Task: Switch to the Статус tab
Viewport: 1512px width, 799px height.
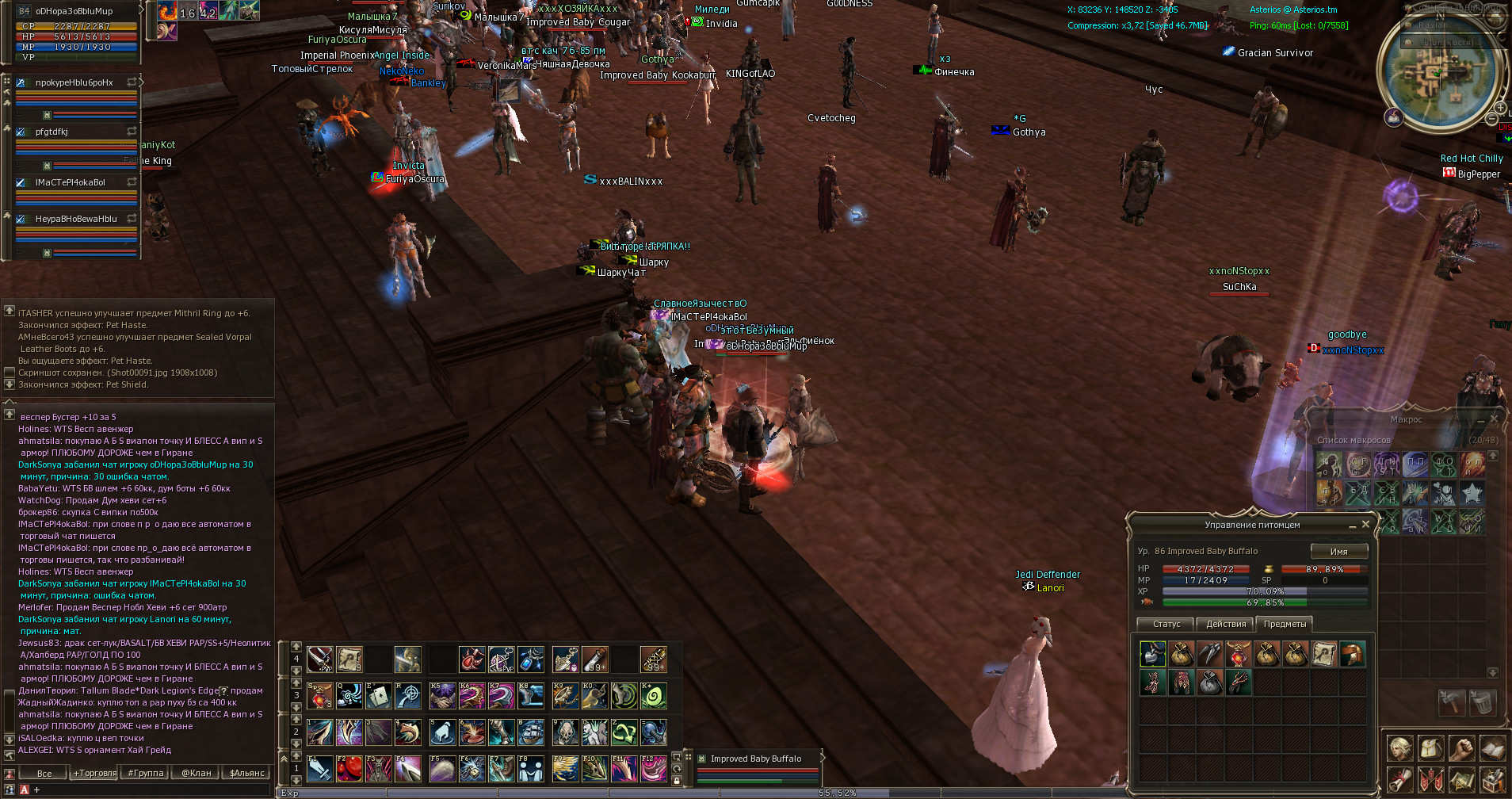Action: tap(1166, 625)
